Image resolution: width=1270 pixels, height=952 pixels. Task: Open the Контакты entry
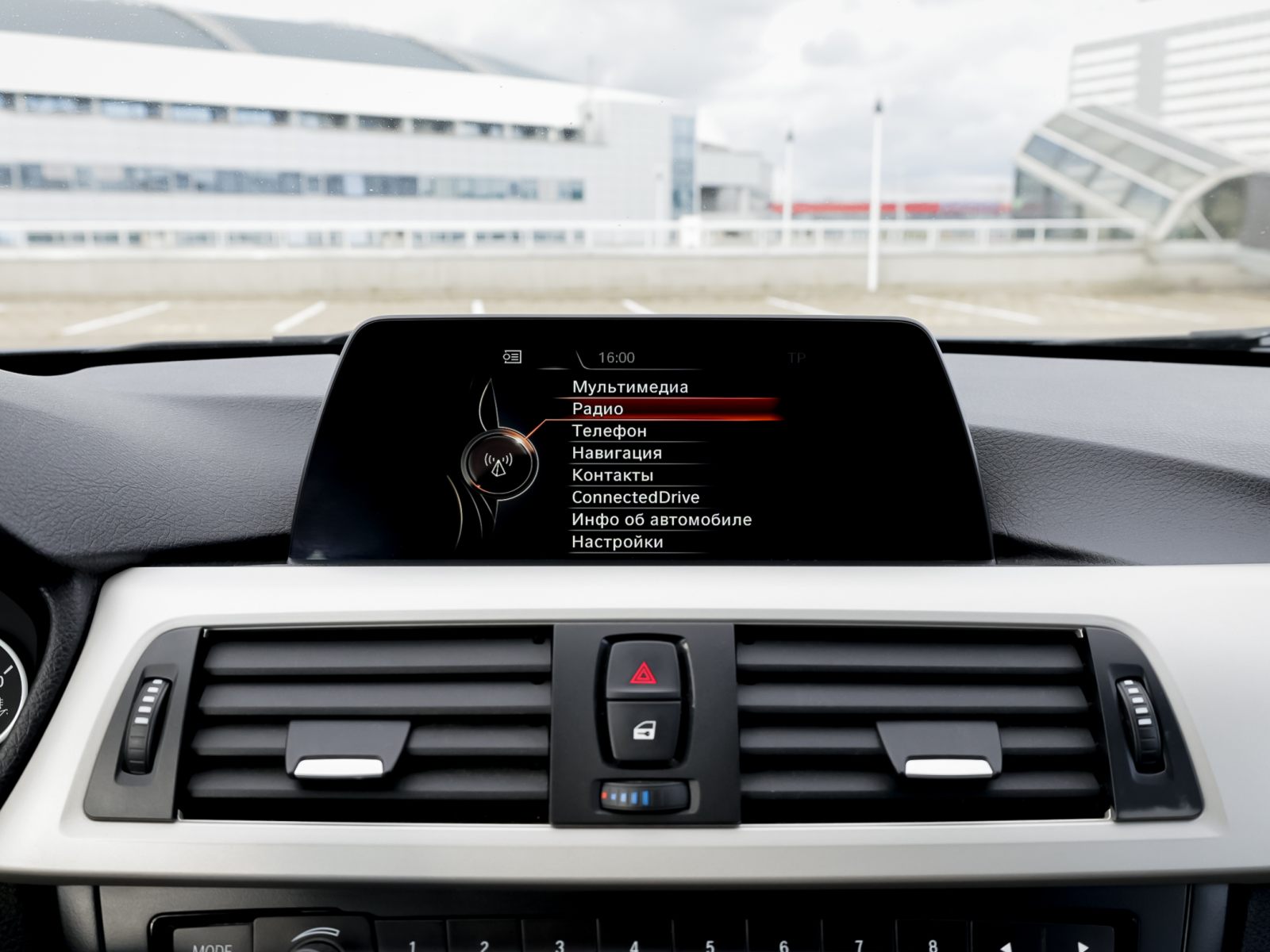click(612, 476)
